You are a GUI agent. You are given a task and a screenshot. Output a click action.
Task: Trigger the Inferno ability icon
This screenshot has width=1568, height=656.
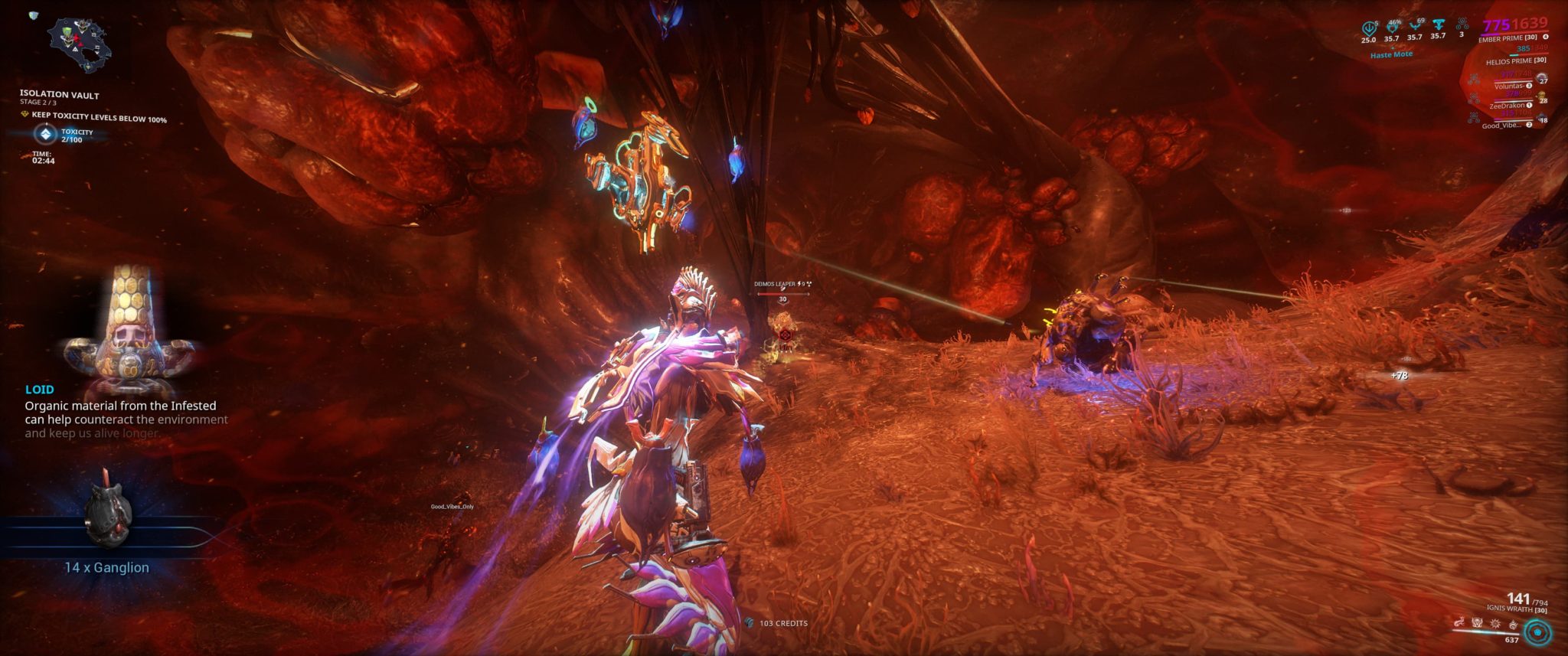(1512, 625)
